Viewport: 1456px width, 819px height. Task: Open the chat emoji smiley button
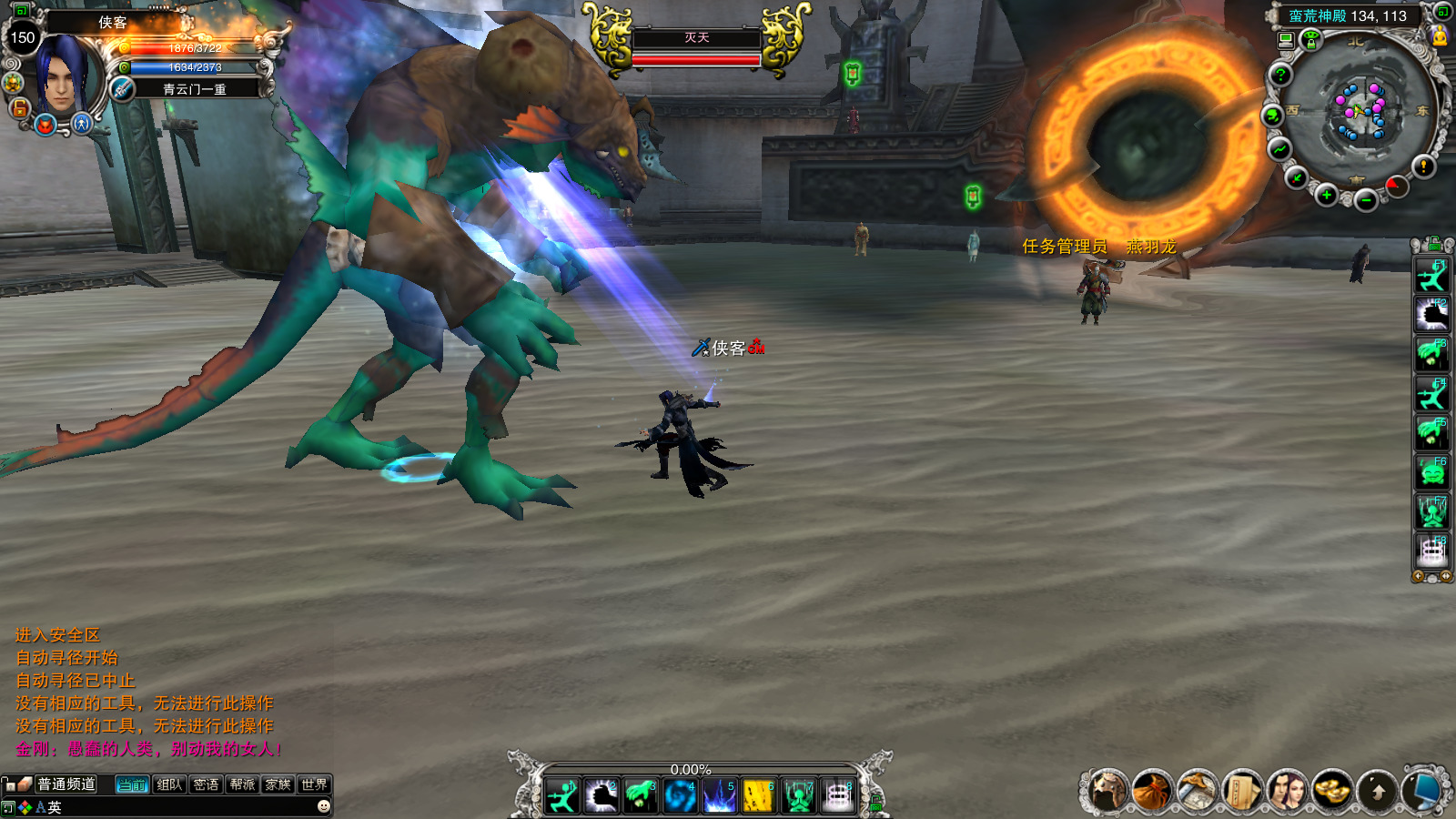point(323,806)
